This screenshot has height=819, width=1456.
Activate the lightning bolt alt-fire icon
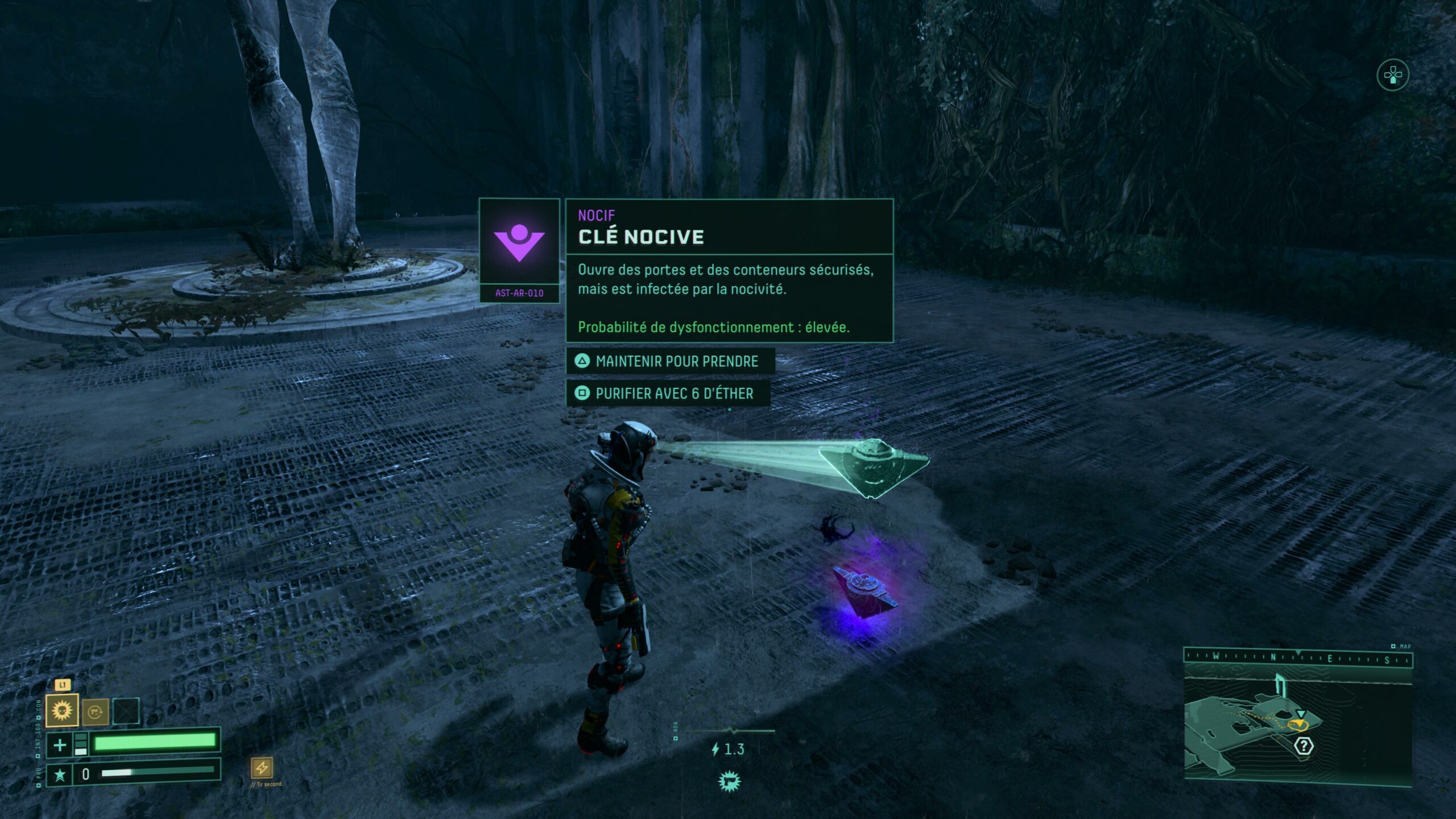262,768
